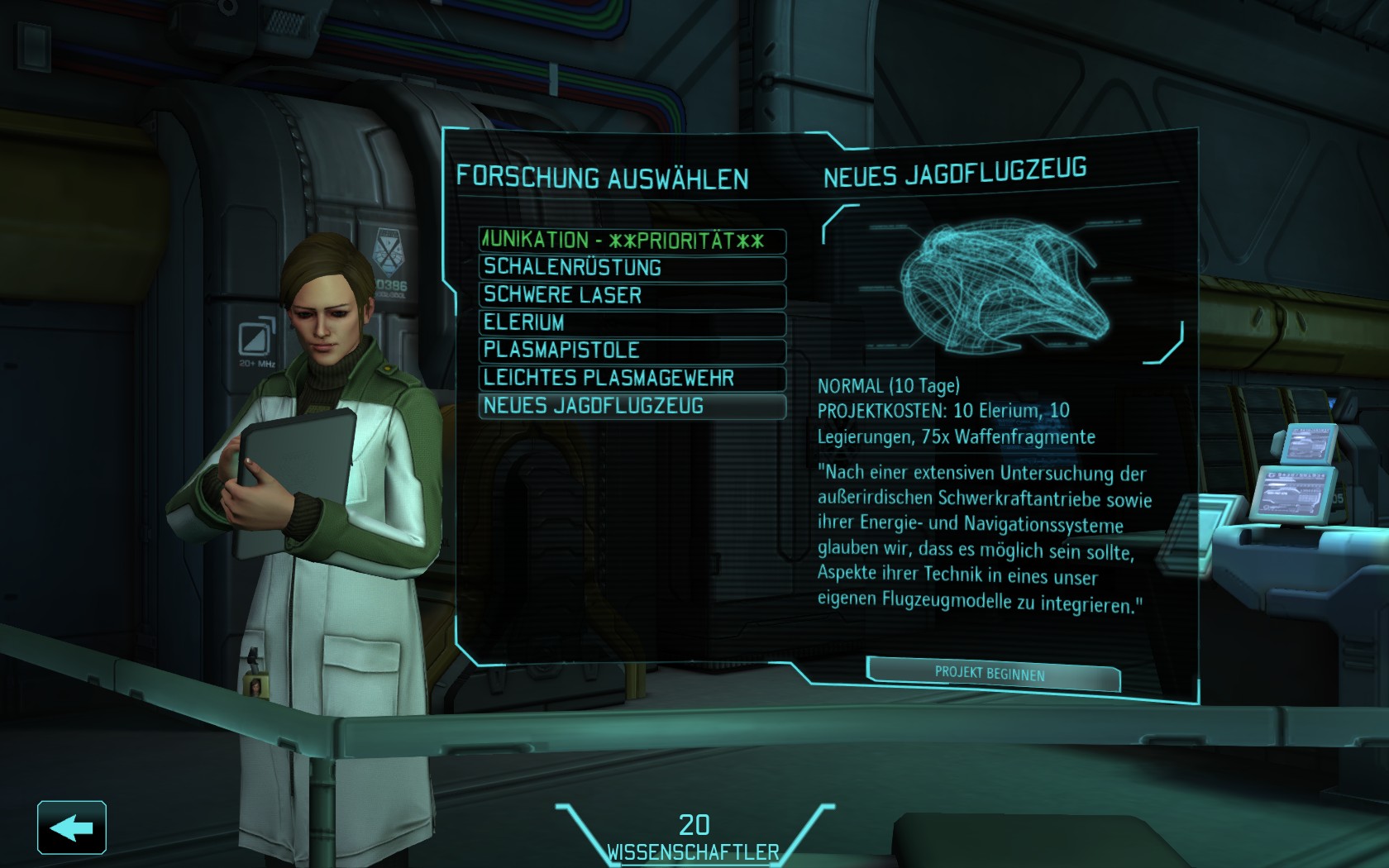This screenshot has height=868, width=1389.
Task: Pick the Elerium research entry
Action: click(632, 322)
